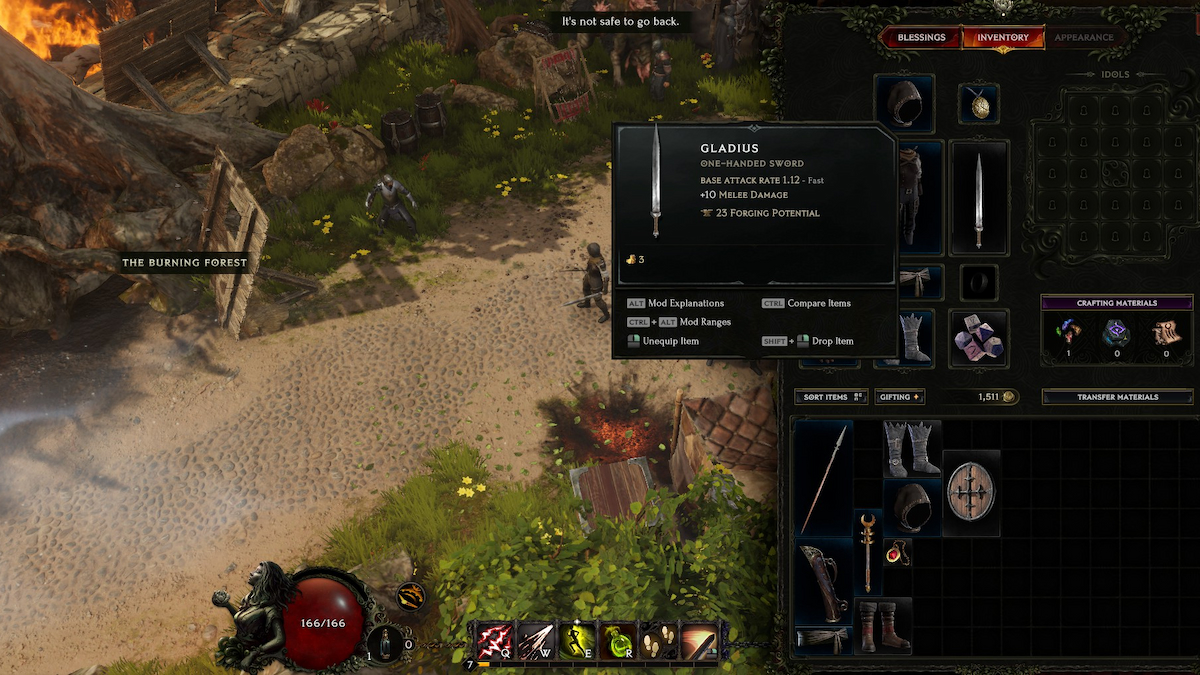This screenshot has height=675, width=1200.
Task: Select the round wooden shield in inventory
Action: pyautogui.click(x=971, y=493)
